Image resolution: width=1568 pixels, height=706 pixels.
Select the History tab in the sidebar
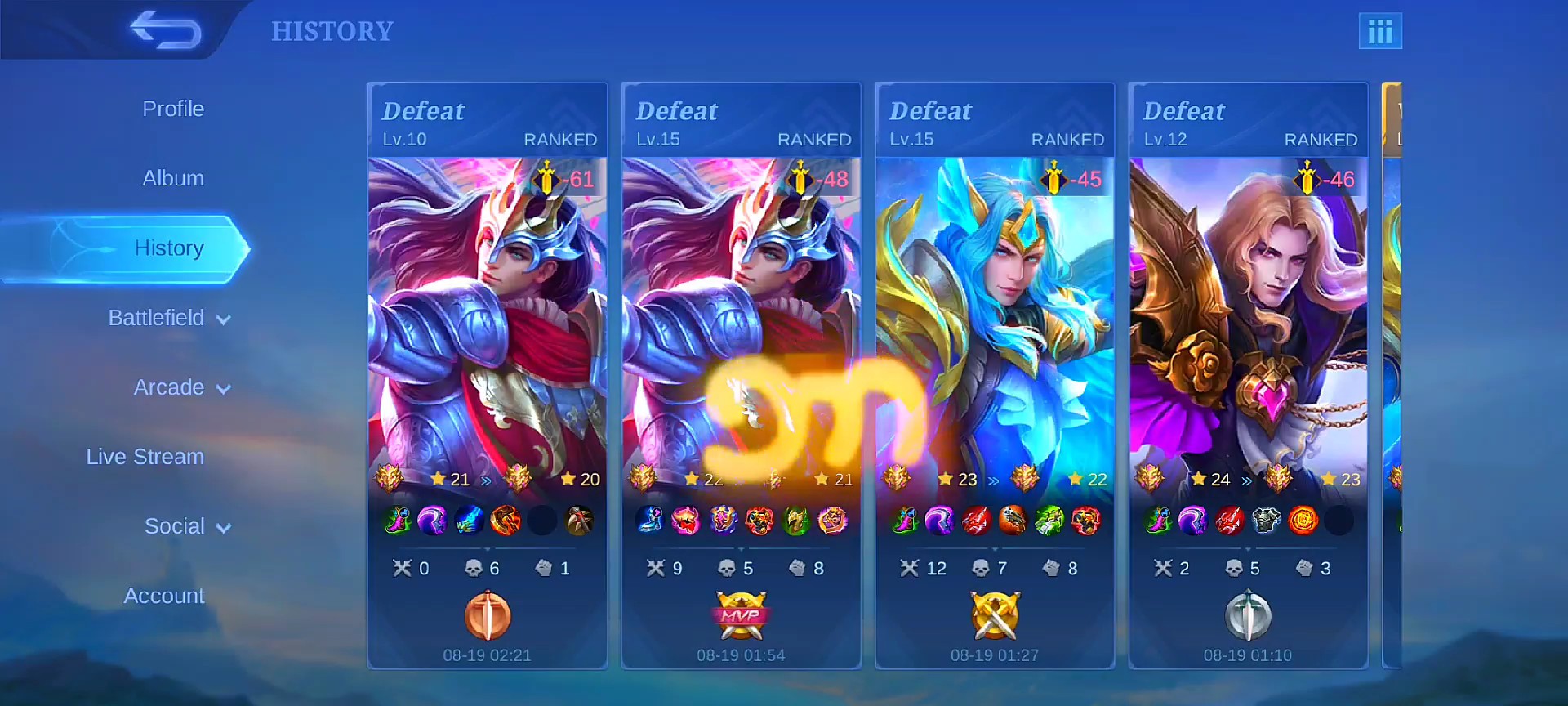[x=169, y=248]
